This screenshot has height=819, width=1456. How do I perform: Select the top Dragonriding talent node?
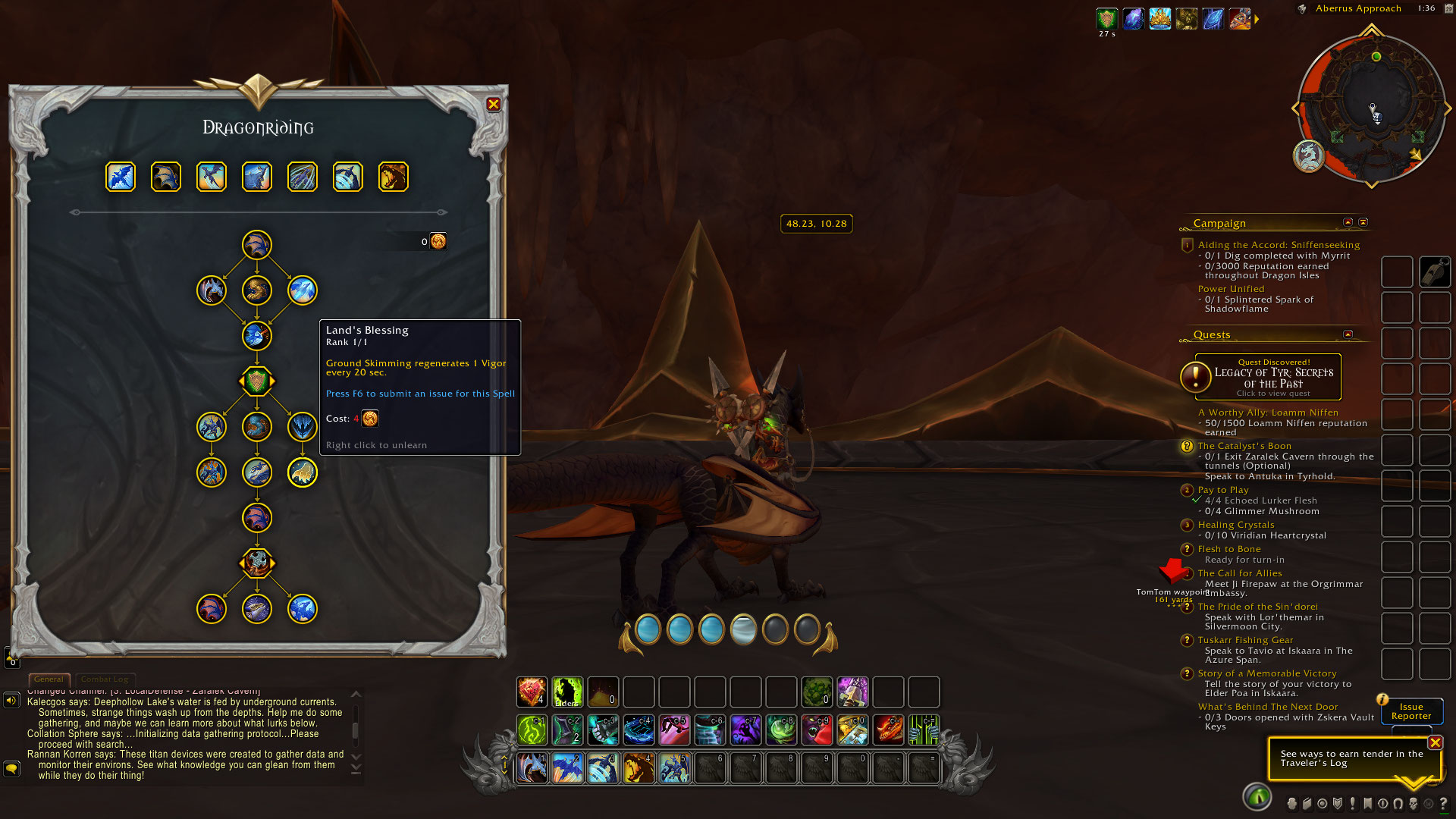[257, 245]
